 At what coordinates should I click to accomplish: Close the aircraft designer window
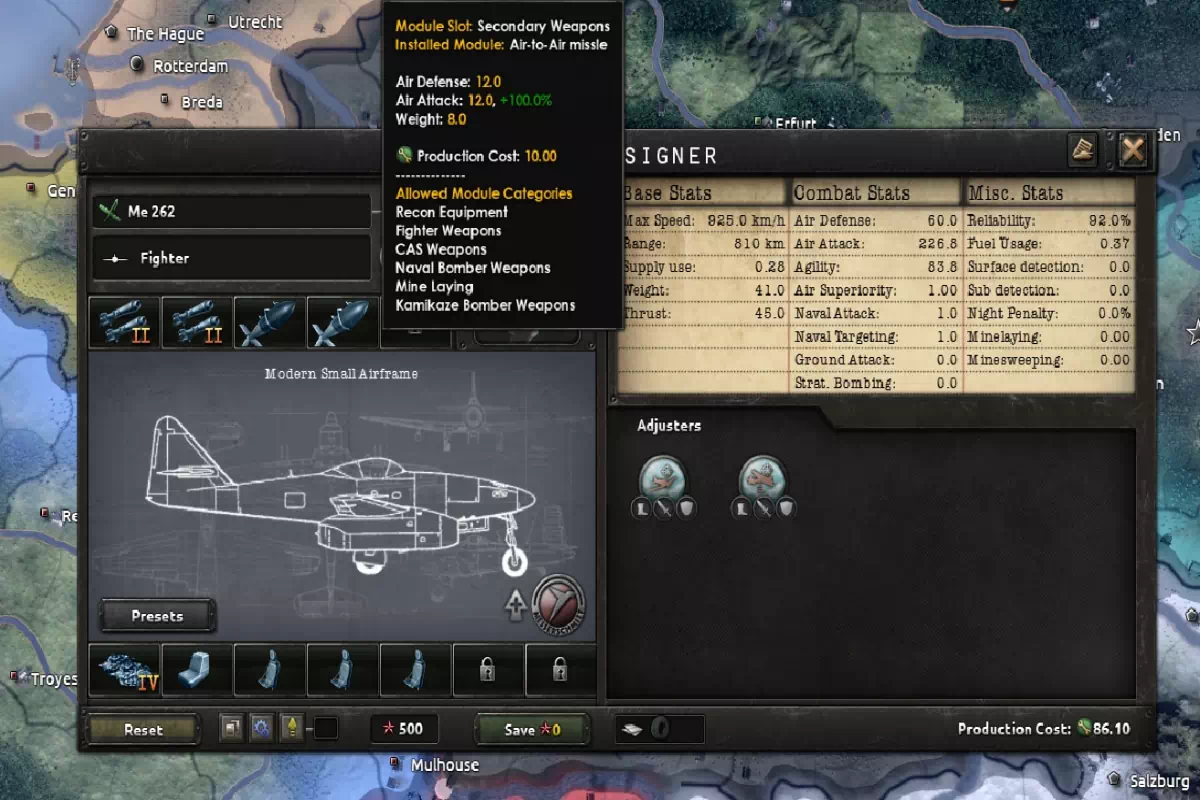pos(1133,151)
